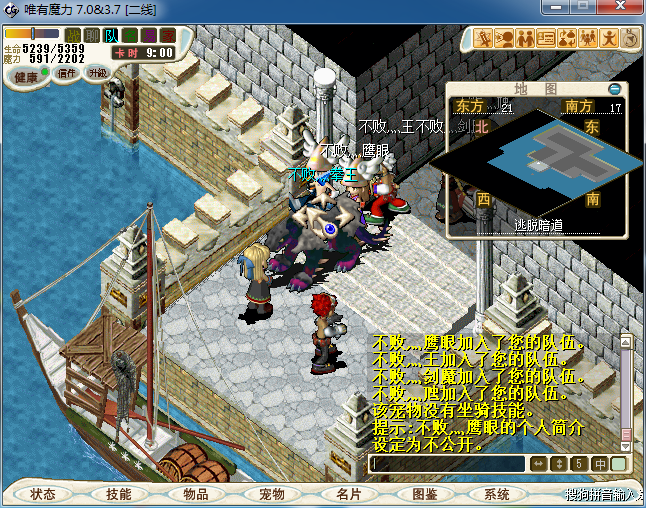
Task: Minimize the 地图 map panel
Action: click(x=615, y=88)
